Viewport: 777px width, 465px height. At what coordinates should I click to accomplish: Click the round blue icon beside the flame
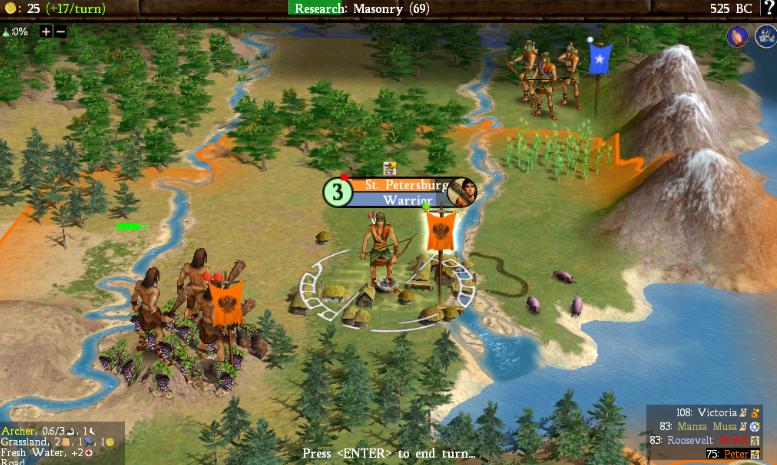point(763,37)
